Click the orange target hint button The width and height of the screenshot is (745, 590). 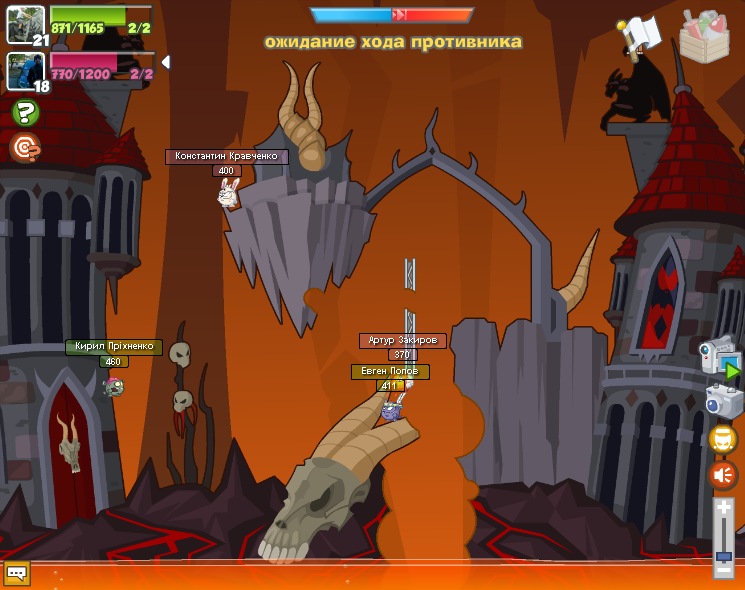tap(25, 148)
